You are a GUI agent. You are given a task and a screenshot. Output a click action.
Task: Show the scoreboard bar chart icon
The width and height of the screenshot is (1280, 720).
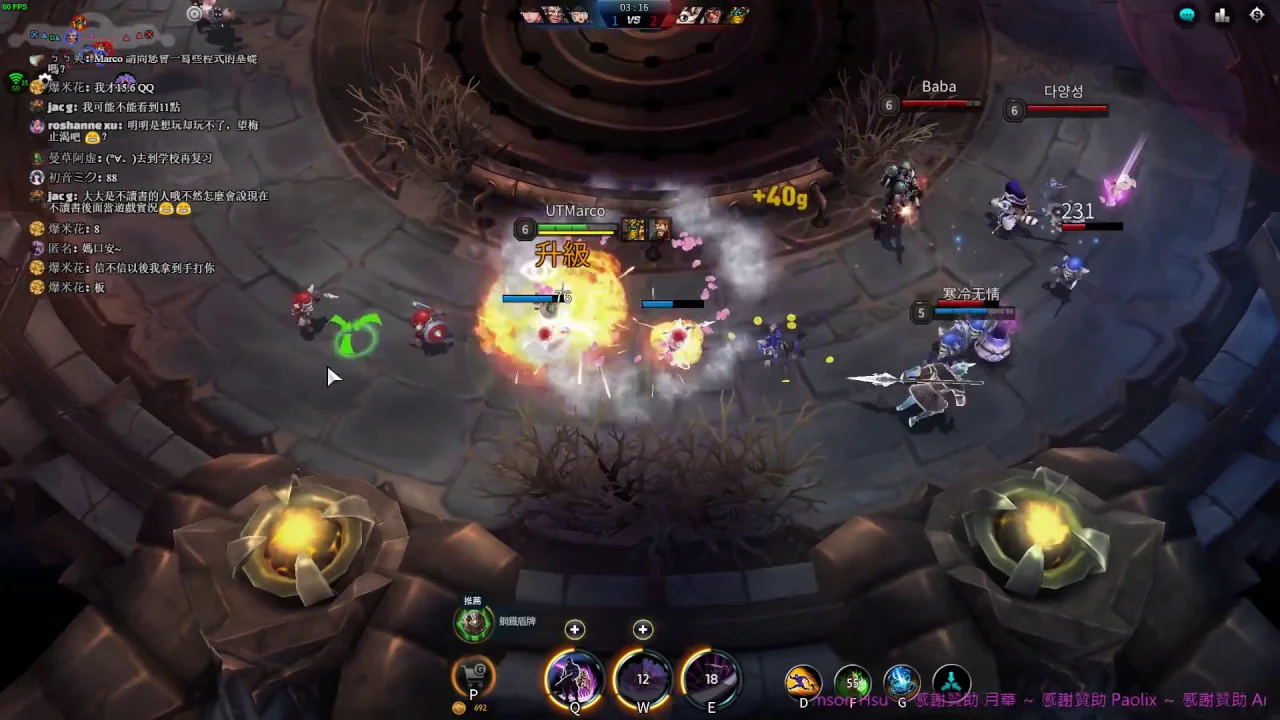1222,15
